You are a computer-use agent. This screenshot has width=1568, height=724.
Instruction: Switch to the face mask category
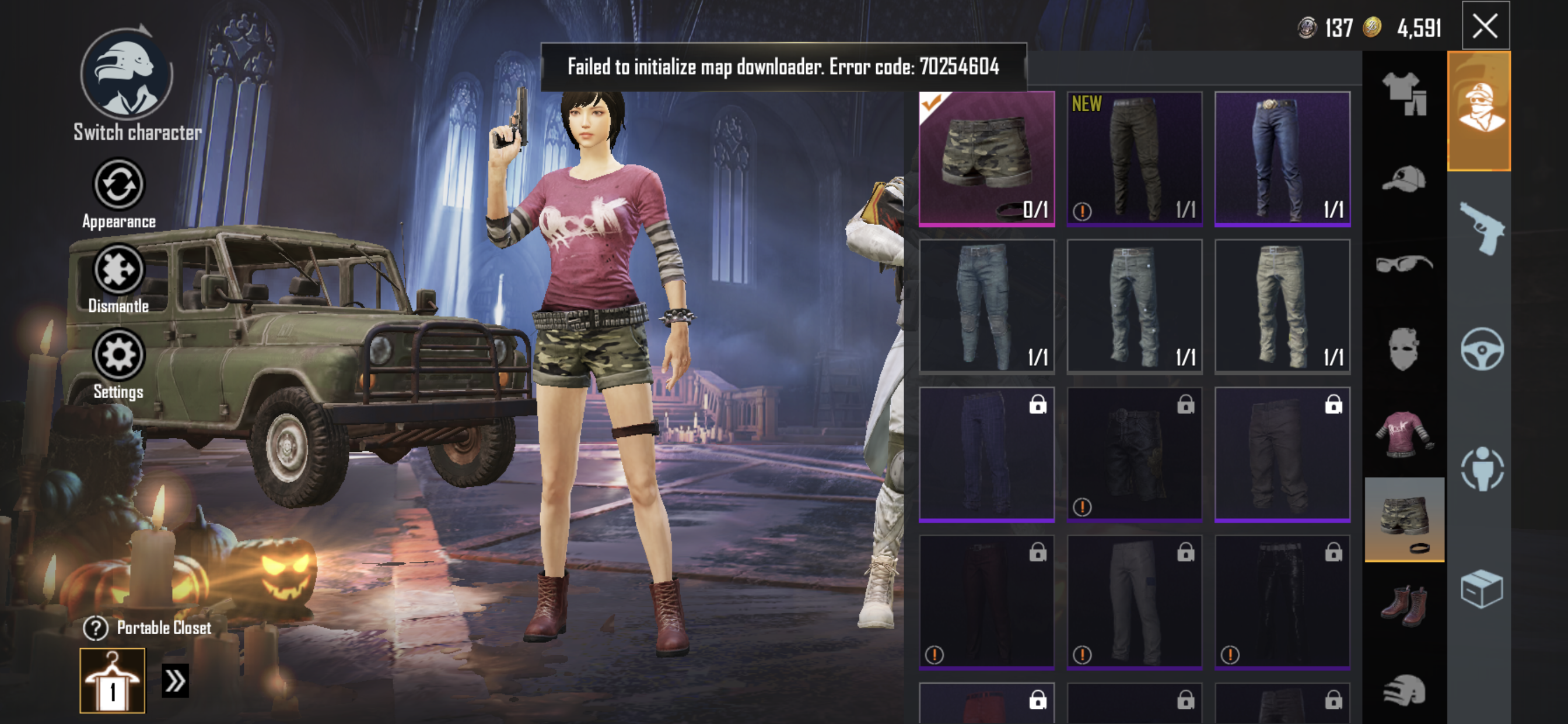1403,349
